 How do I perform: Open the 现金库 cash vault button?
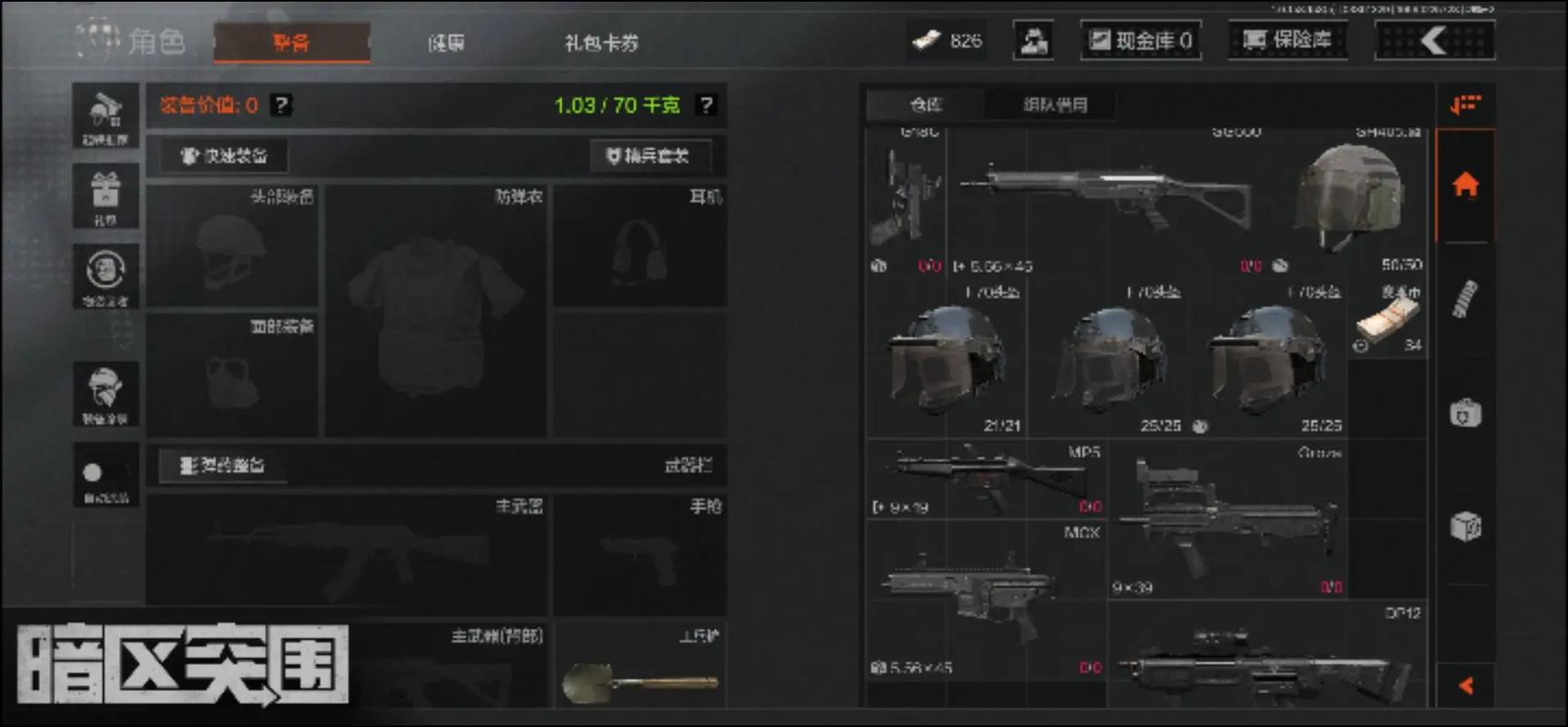click(x=1141, y=40)
